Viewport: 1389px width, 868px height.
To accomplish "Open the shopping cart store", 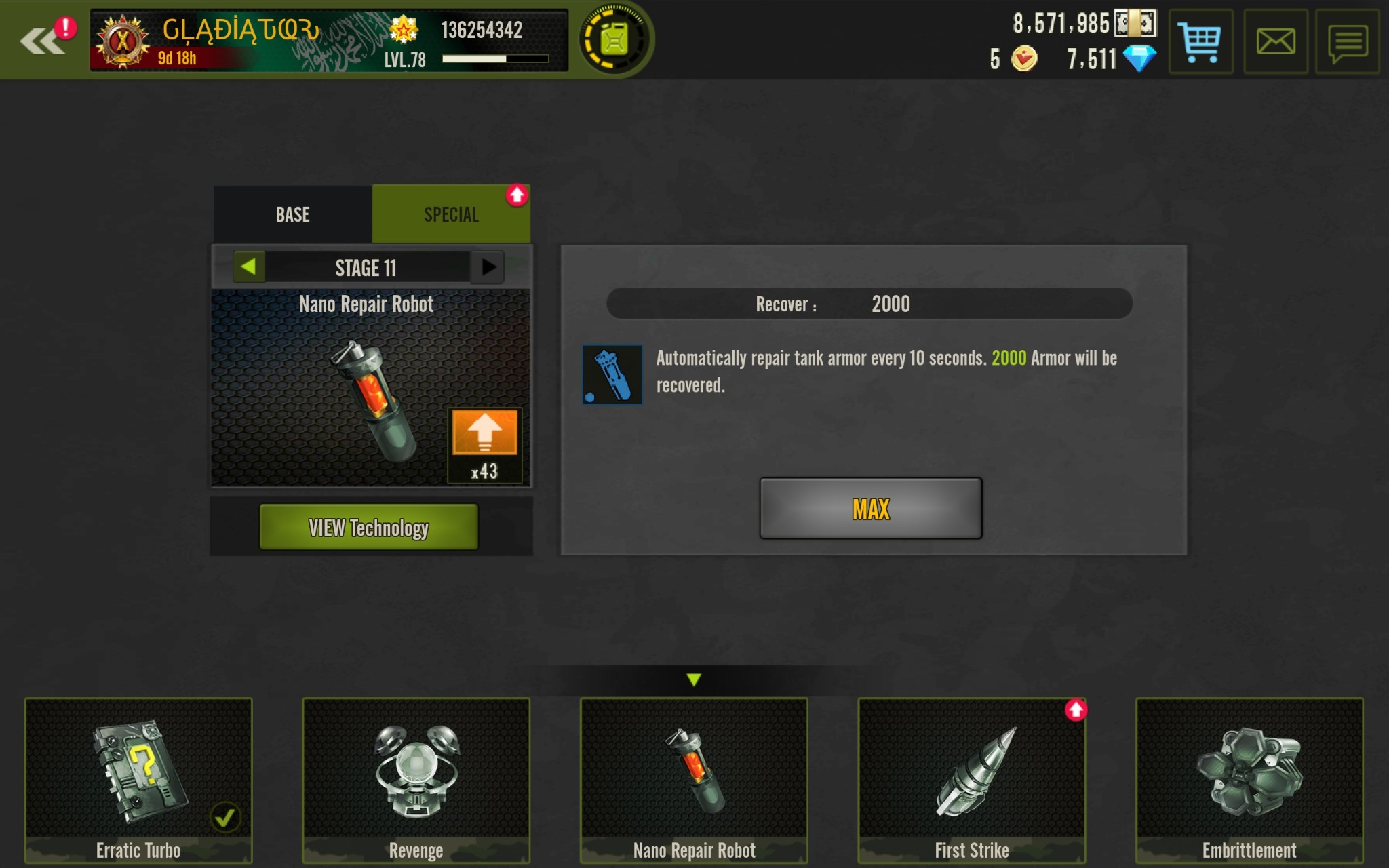I will pyautogui.click(x=1200, y=42).
